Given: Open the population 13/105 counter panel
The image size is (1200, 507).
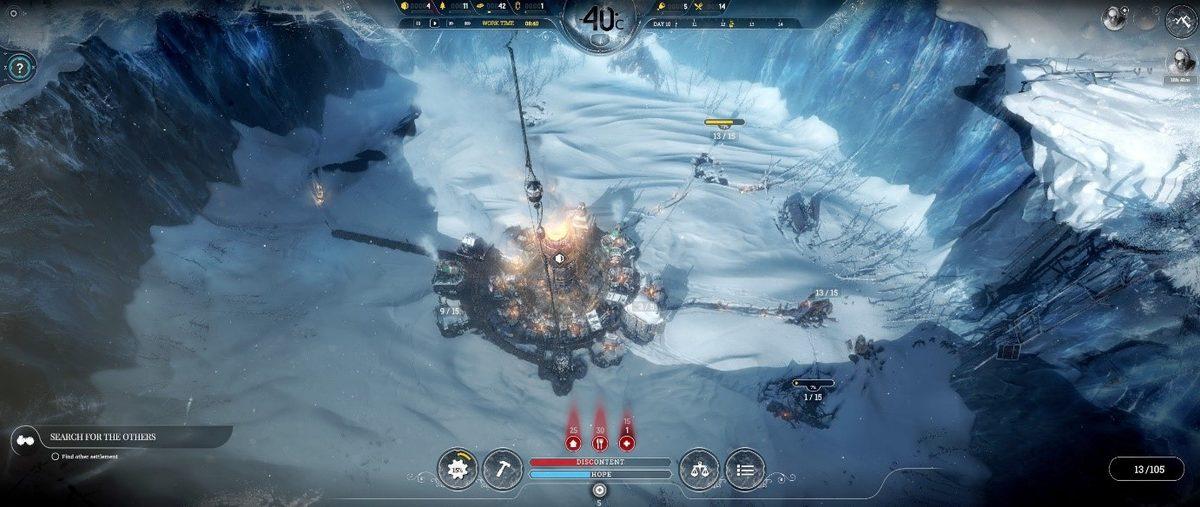Looking at the screenshot, I should pyautogui.click(x=1148, y=469).
